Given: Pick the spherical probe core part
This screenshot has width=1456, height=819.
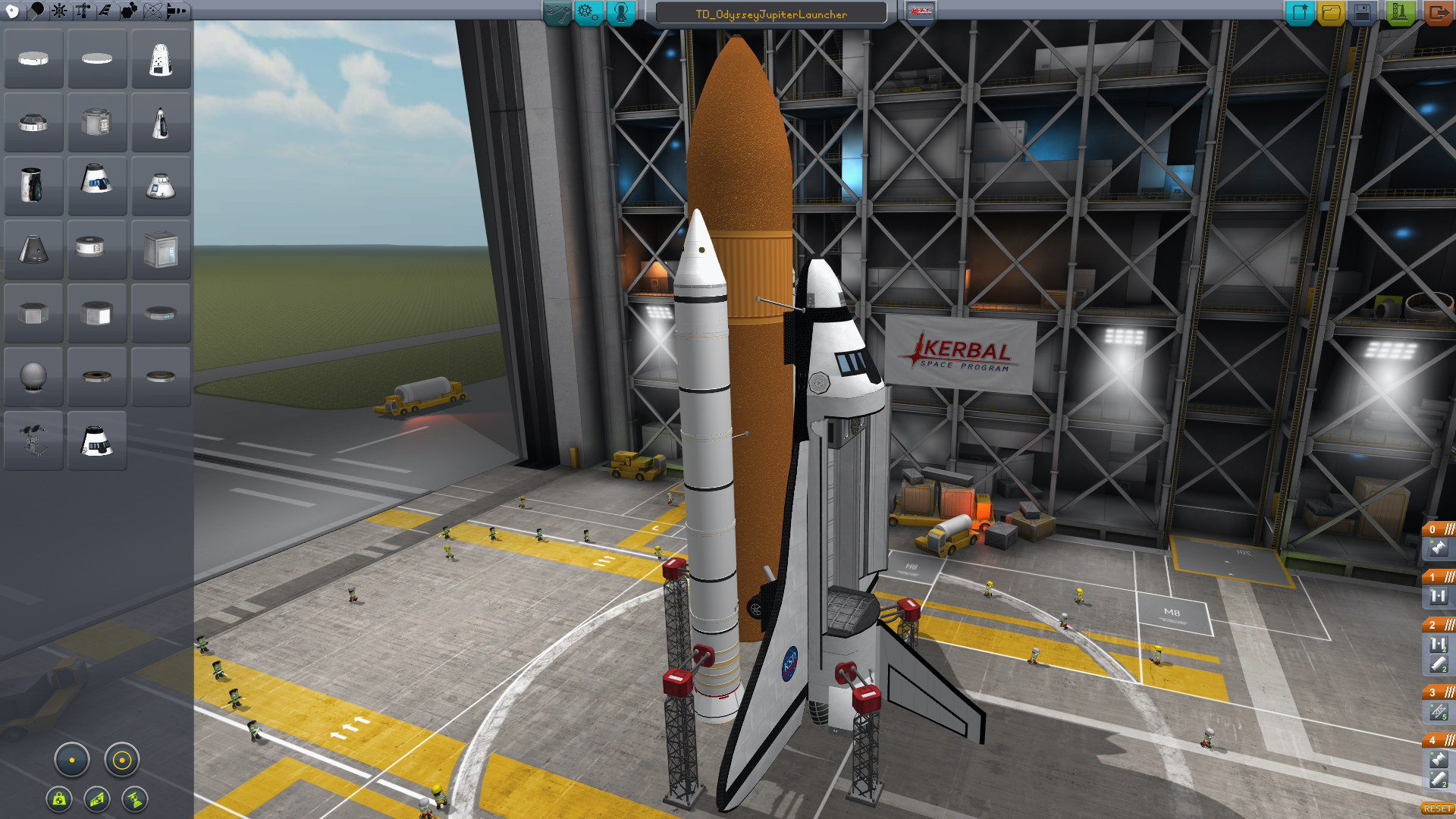Looking at the screenshot, I should pyautogui.click(x=33, y=376).
